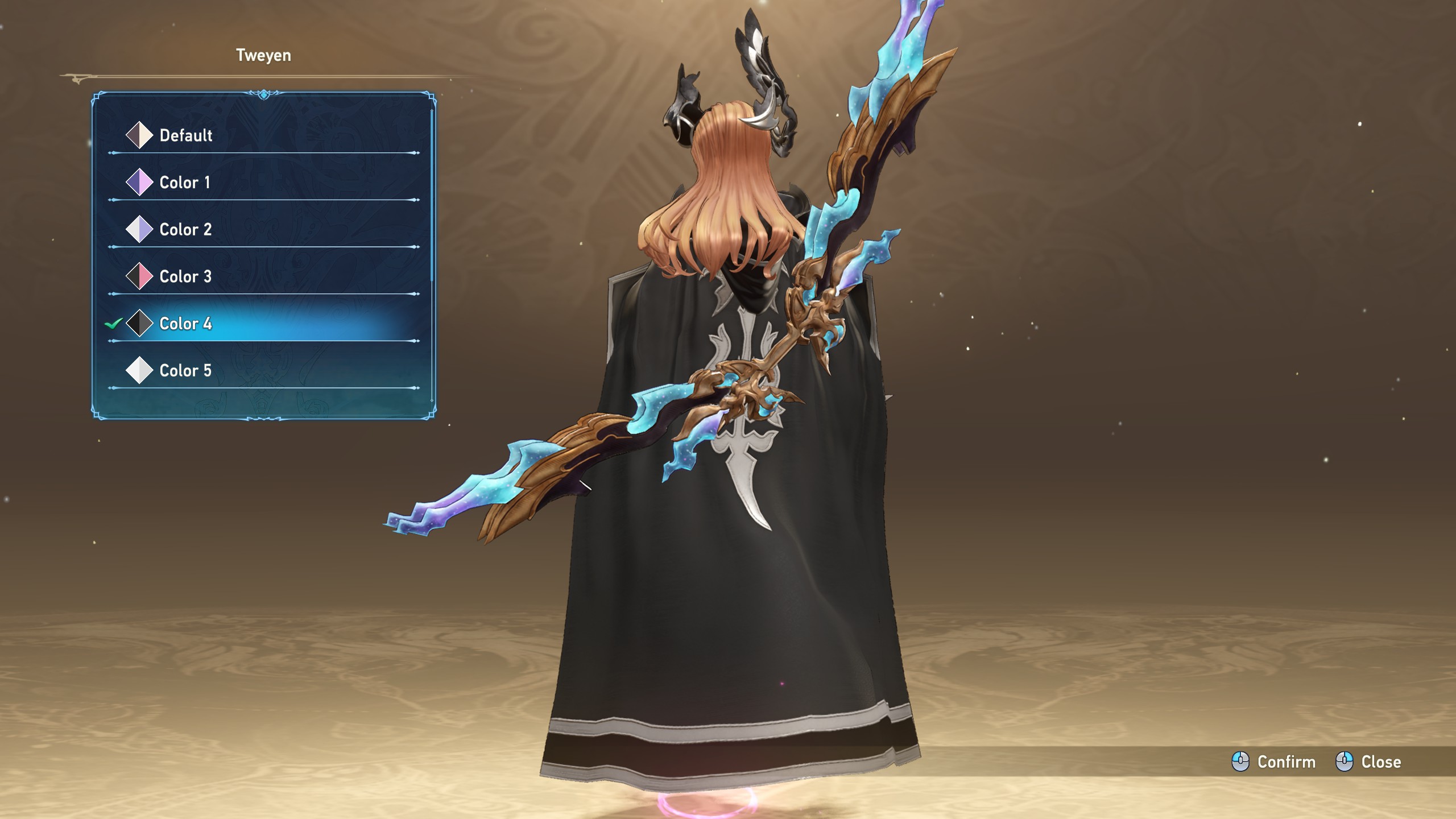Select the Default color option
Screen dimensions: 1456x819
[185, 135]
